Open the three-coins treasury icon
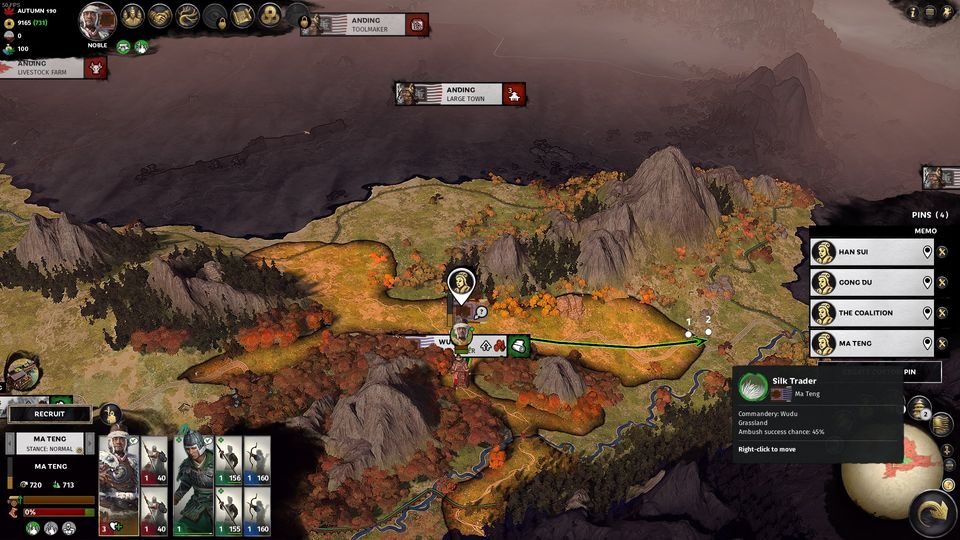Image resolution: width=960 pixels, height=540 pixels. point(269,16)
